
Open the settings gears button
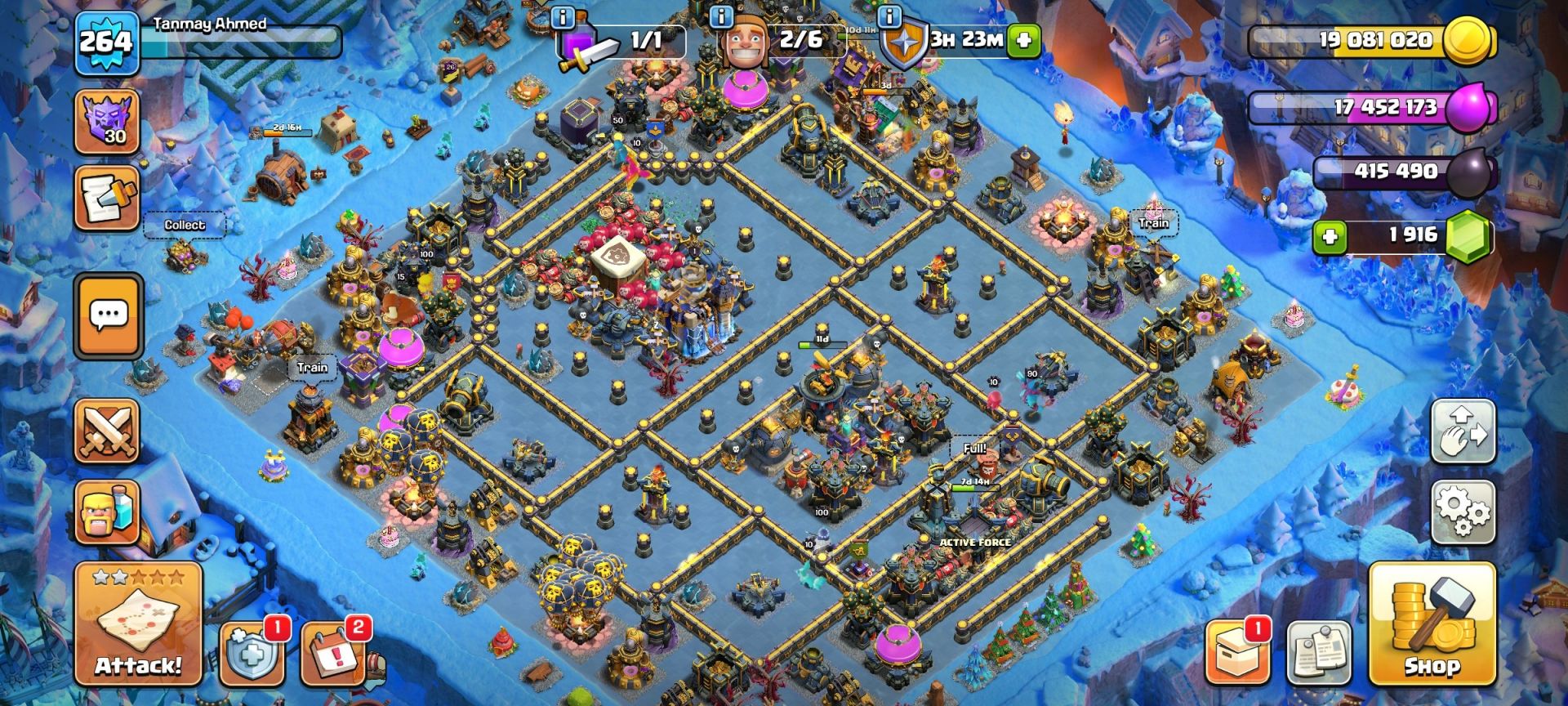pyautogui.click(x=1463, y=512)
